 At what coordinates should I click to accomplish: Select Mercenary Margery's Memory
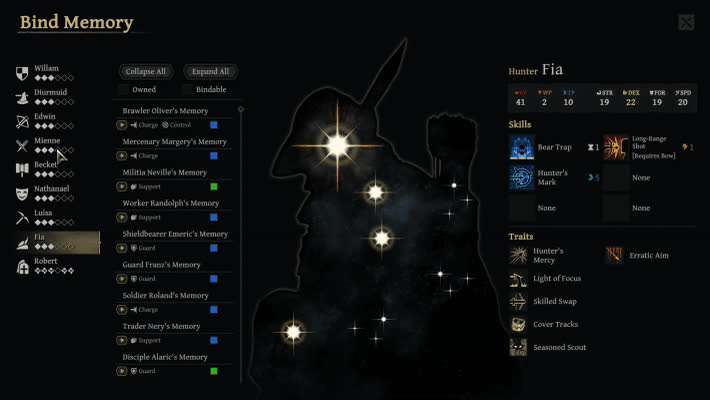coord(175,141)
